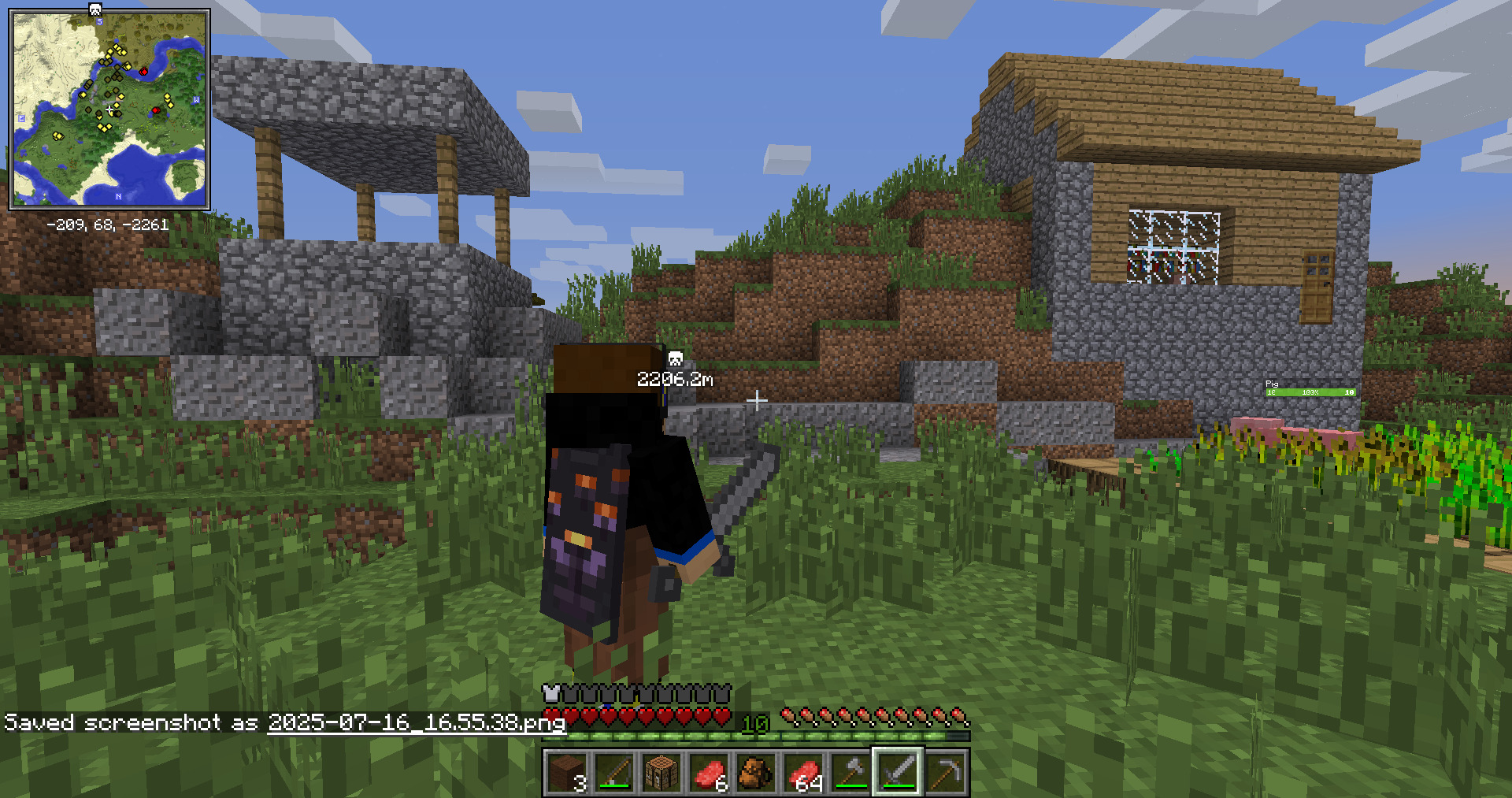Viewport: 1512px width, 798px height.
Task: Click the skull marker atop the minimap
Action: pos(95,9)
